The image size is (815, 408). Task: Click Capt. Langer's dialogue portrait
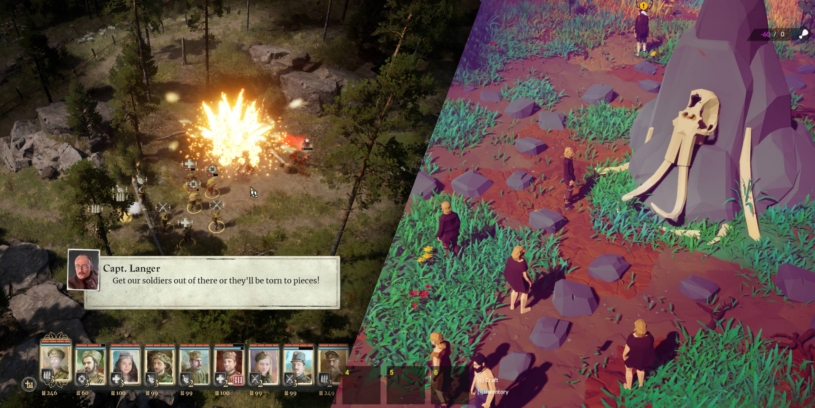(83, 270)
